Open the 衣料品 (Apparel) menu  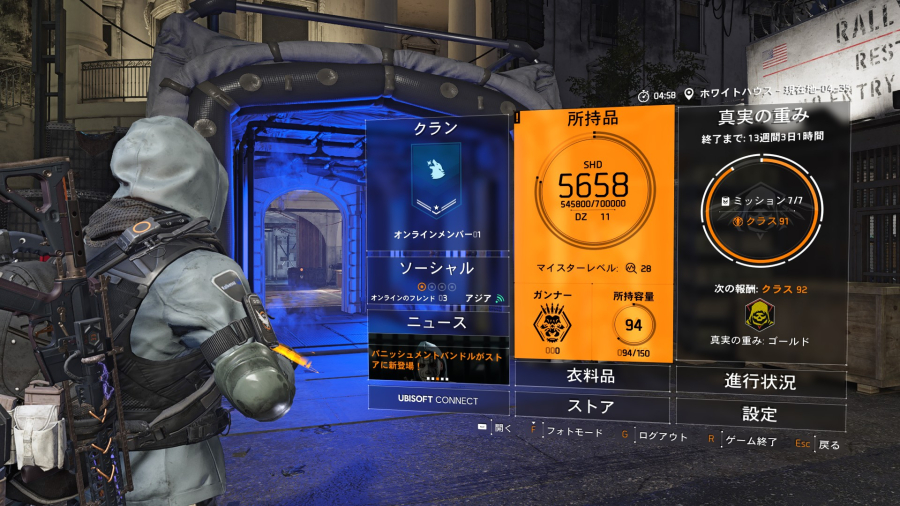tap(591, 377)
